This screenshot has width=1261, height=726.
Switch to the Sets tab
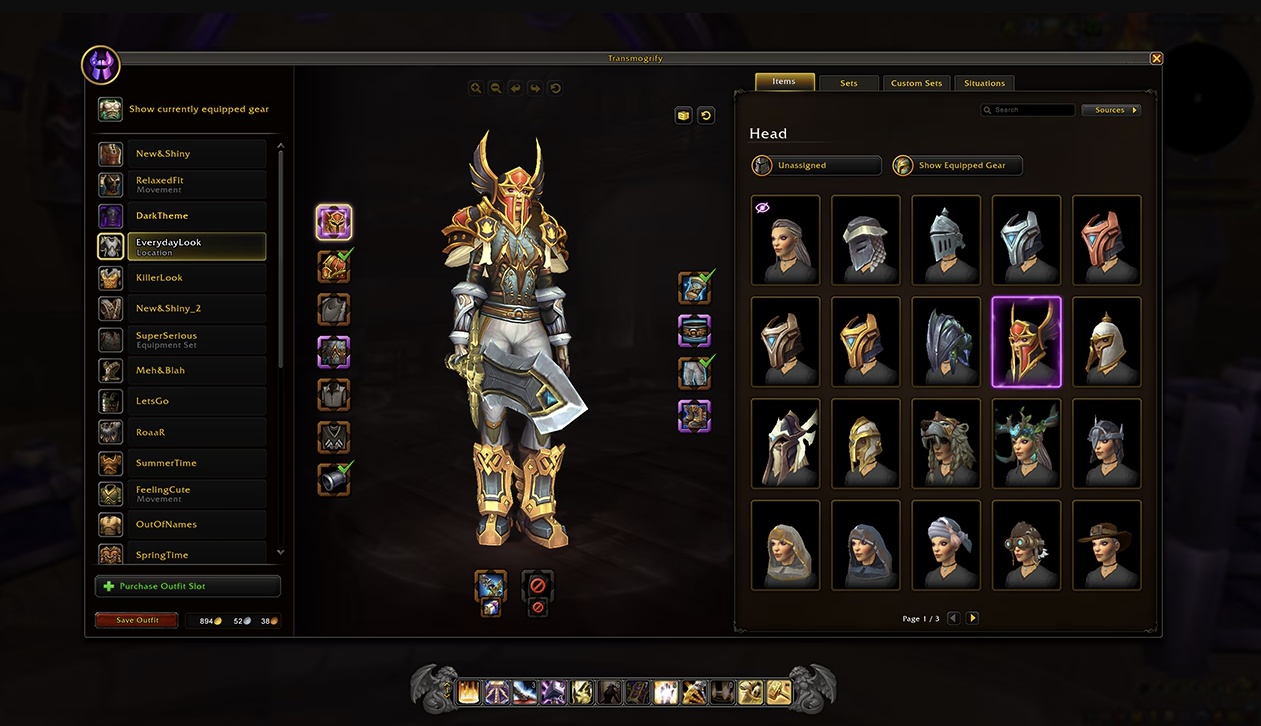[849, 83]
